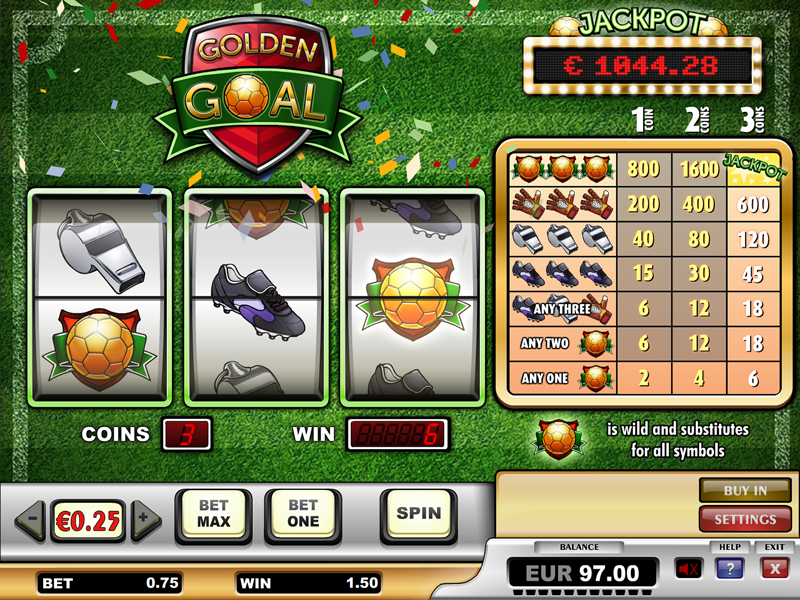Select the Bet Max button
Viewport: 800px width, 600px height.
click(214, 514)
